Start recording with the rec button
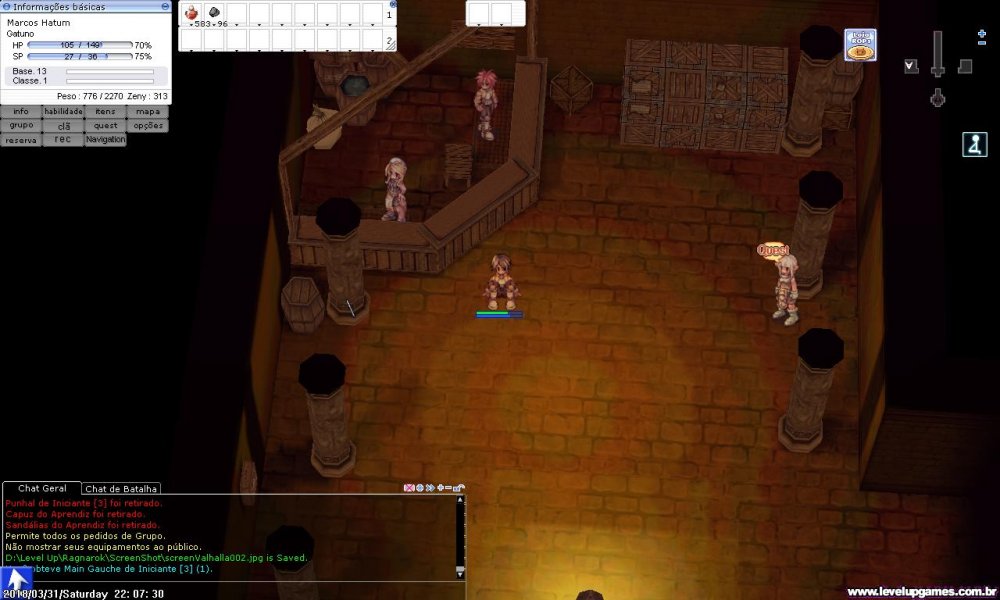Image resolution: width=1000 pixels, height=600 pixels. 63,140
